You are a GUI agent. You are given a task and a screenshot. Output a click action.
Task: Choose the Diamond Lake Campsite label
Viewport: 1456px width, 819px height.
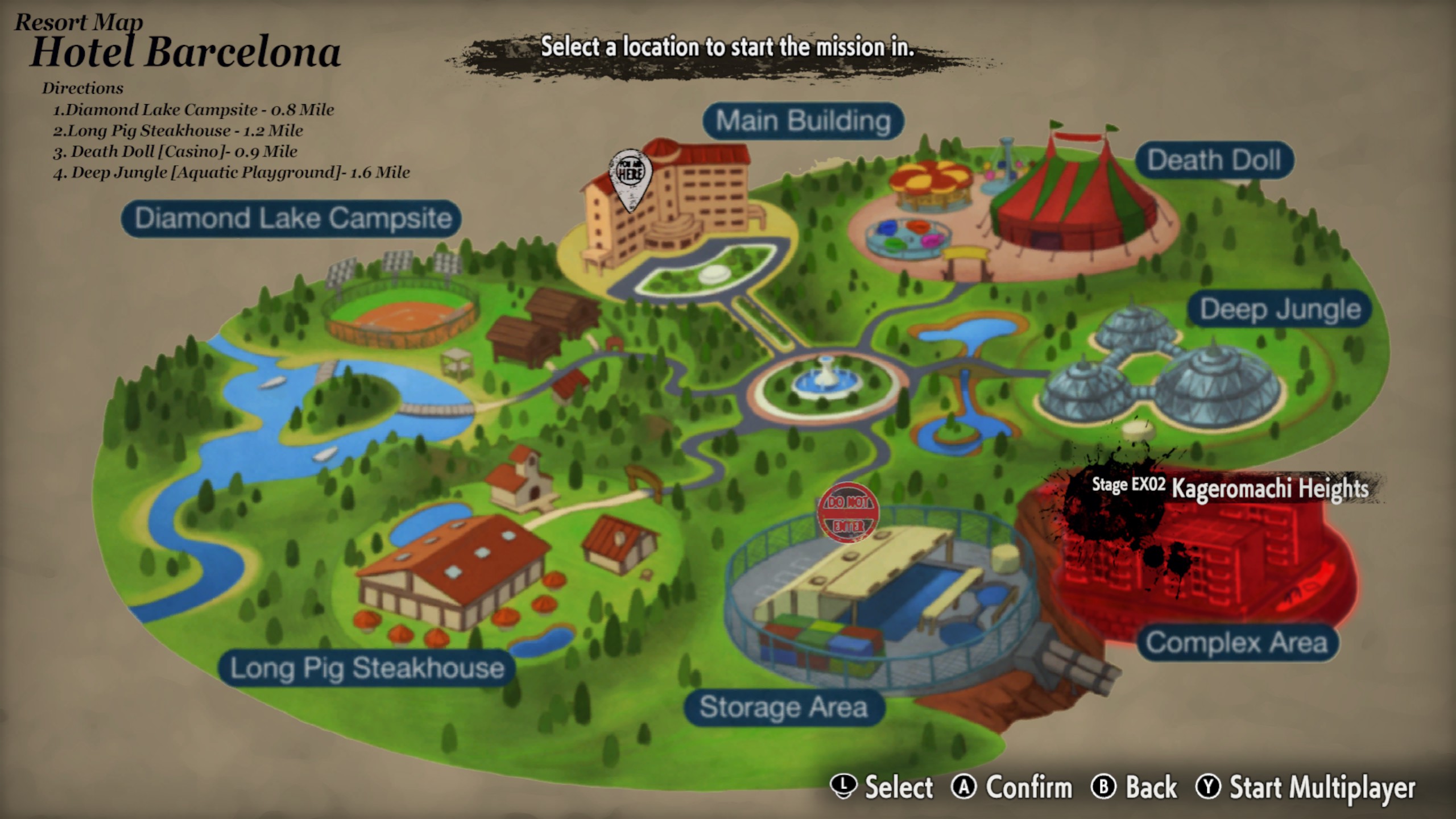point(291,218)
